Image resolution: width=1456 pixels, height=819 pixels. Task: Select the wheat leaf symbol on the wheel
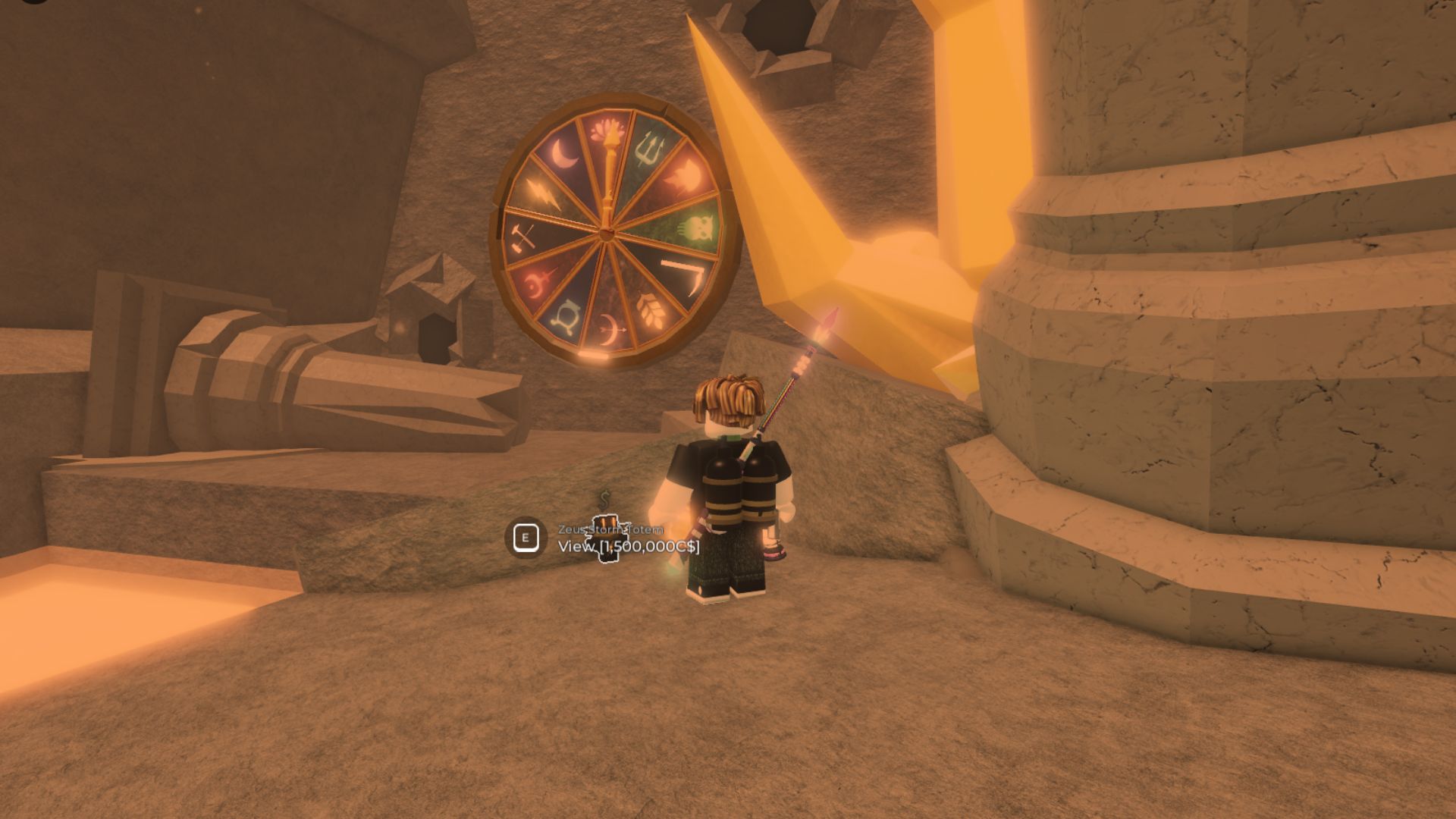tap(650, 310)
